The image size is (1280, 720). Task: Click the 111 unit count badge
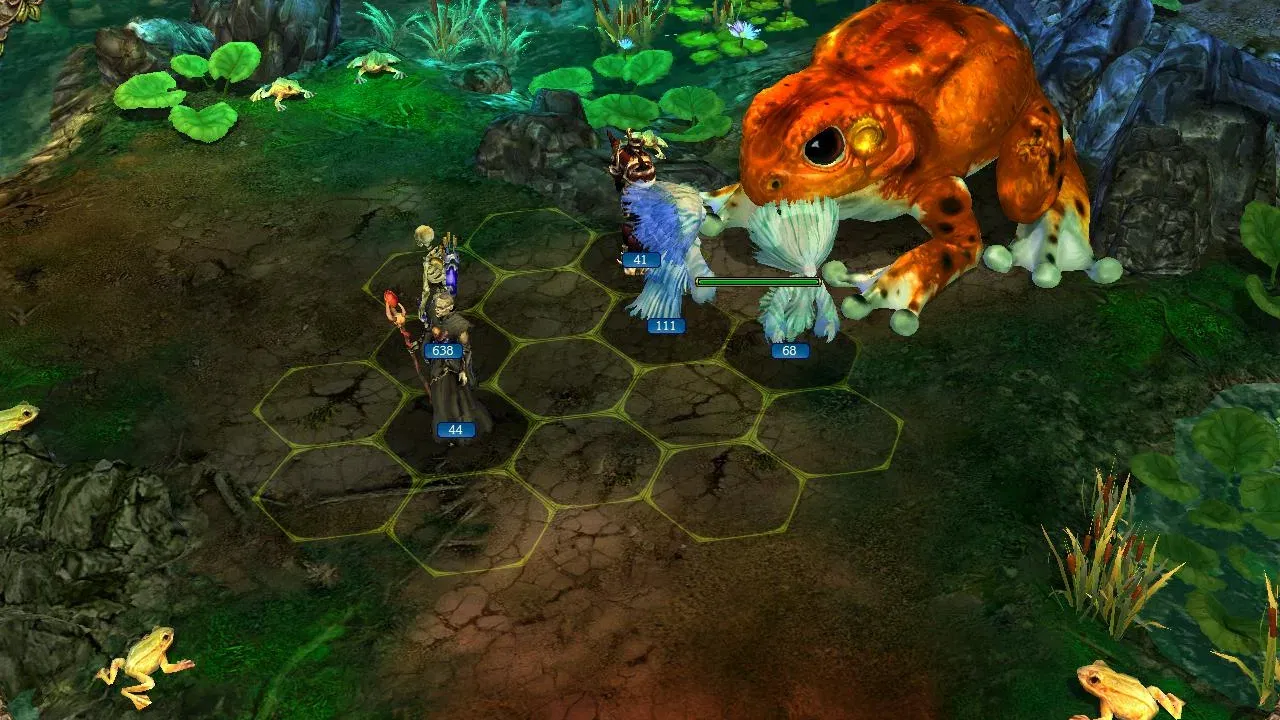tap(665, 324)
